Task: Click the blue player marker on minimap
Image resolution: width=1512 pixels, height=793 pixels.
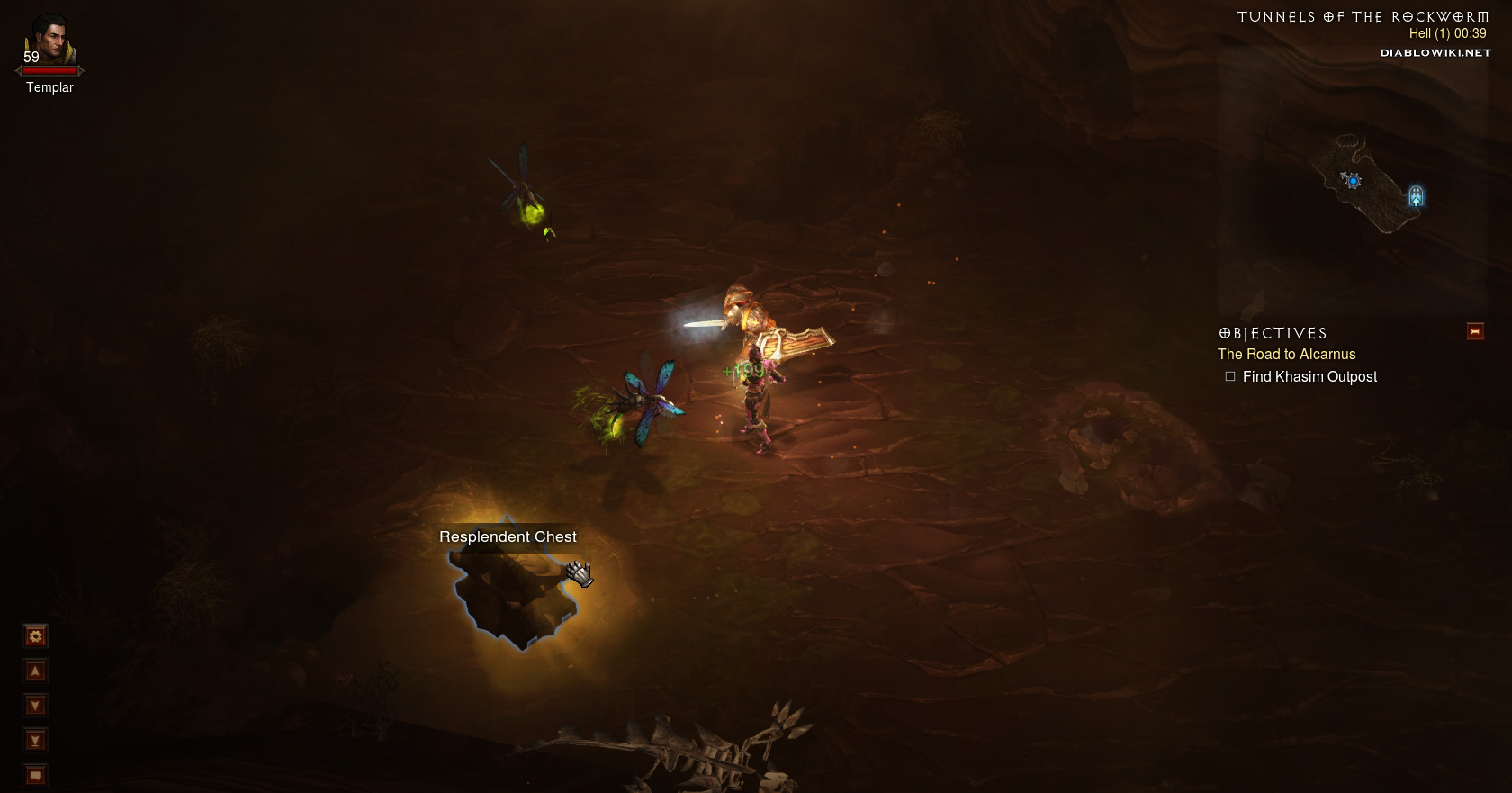Action: 1353,181
